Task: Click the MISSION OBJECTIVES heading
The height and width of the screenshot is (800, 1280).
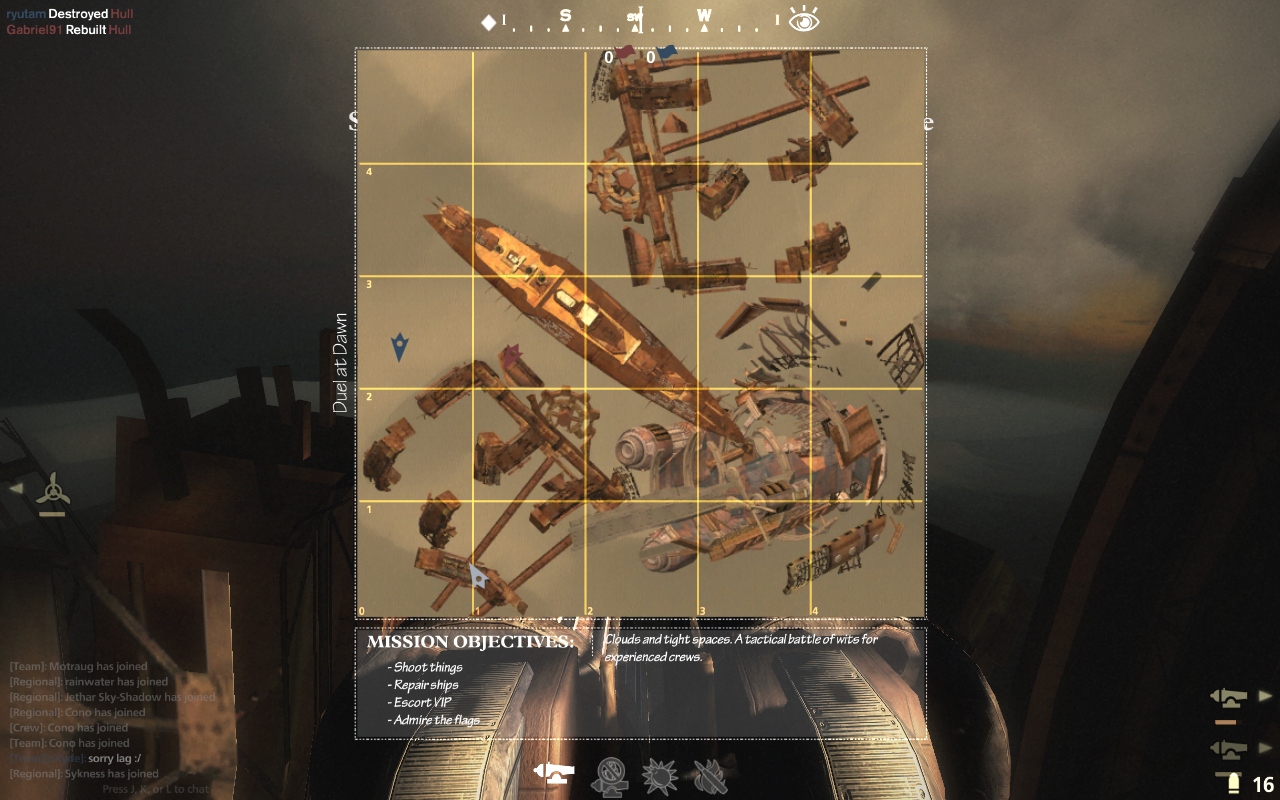Action: 470,641
